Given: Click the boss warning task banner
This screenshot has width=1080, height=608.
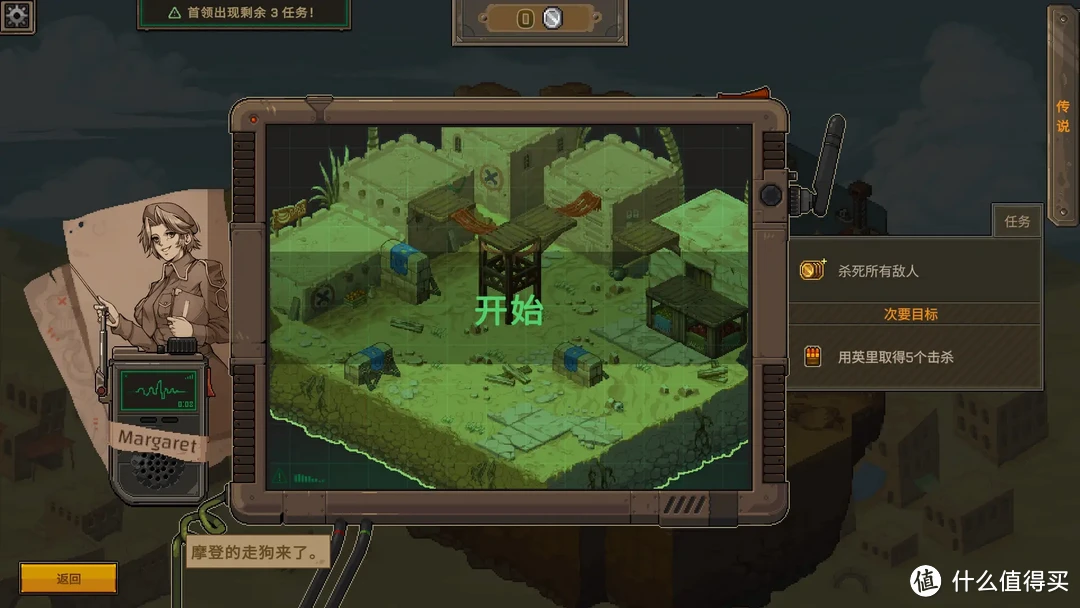Looking at the screenshot, I should 243,13.
